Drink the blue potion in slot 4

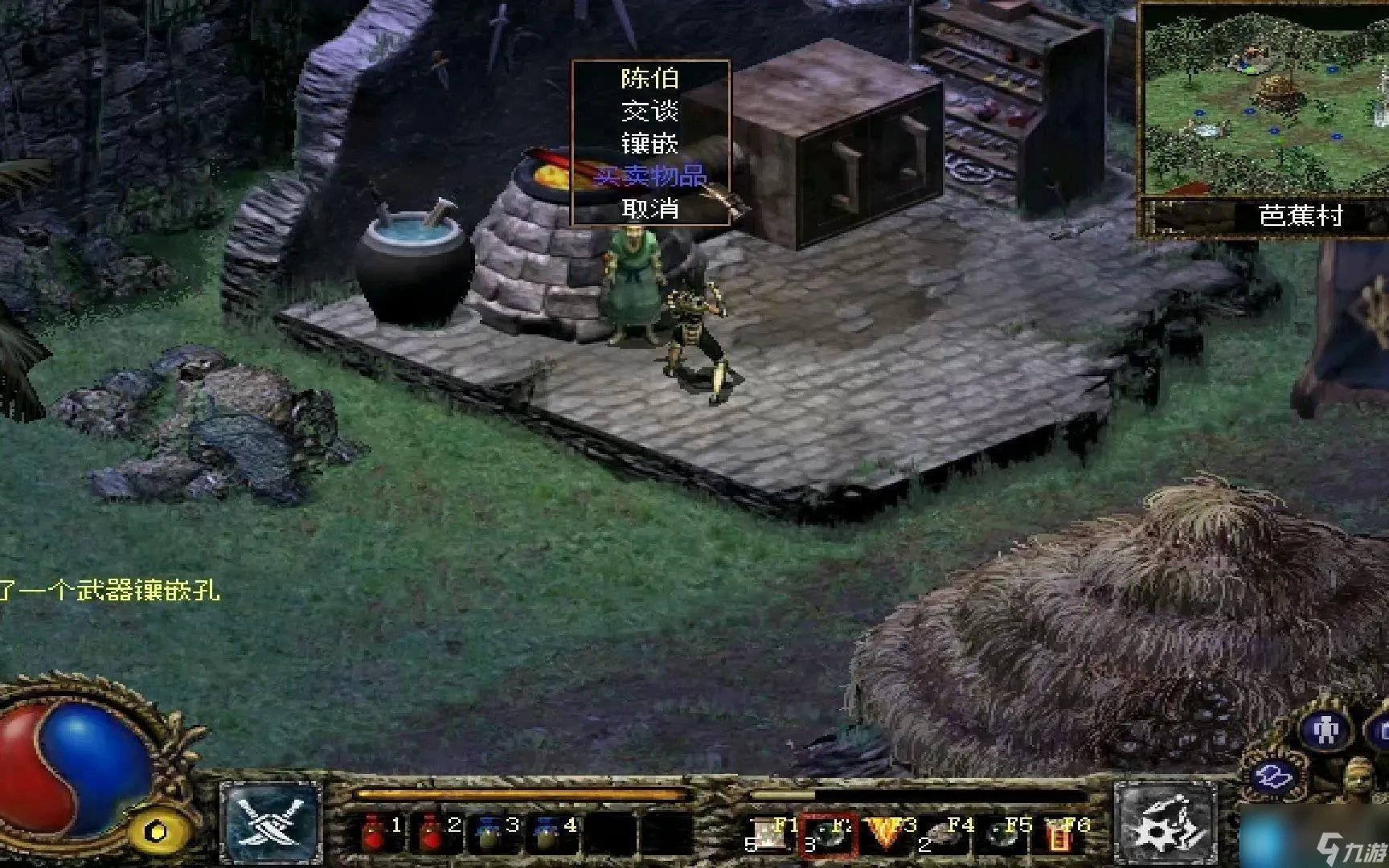click(x=547, y=833)
